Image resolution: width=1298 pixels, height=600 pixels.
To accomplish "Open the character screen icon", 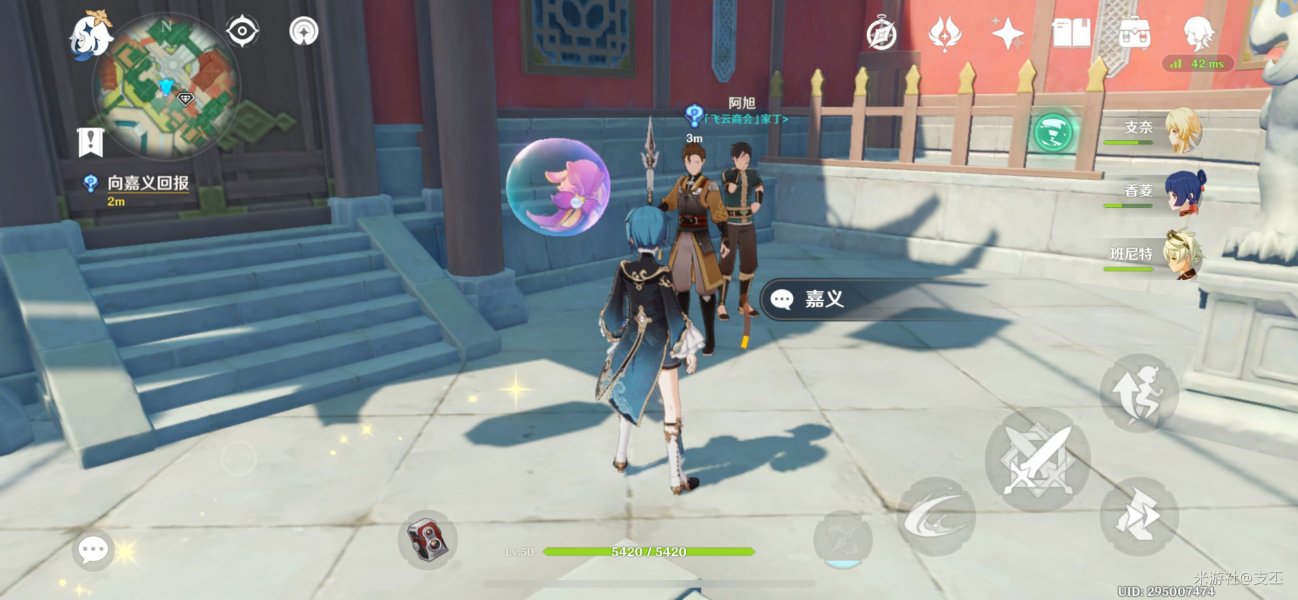I will [1197, 34].
